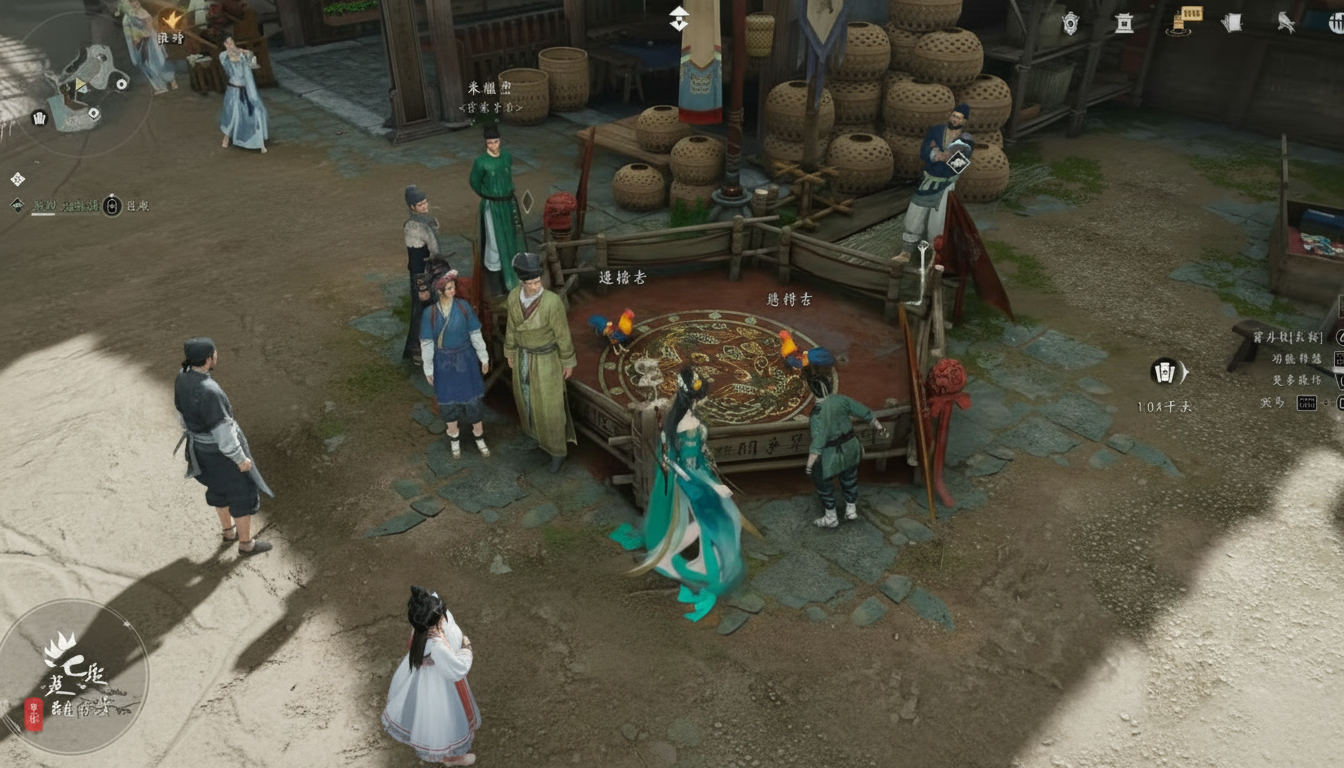Click the diamond quest icon beside tracked objective text
Viewport: 1344px width, 768px height.
[17, 205]
